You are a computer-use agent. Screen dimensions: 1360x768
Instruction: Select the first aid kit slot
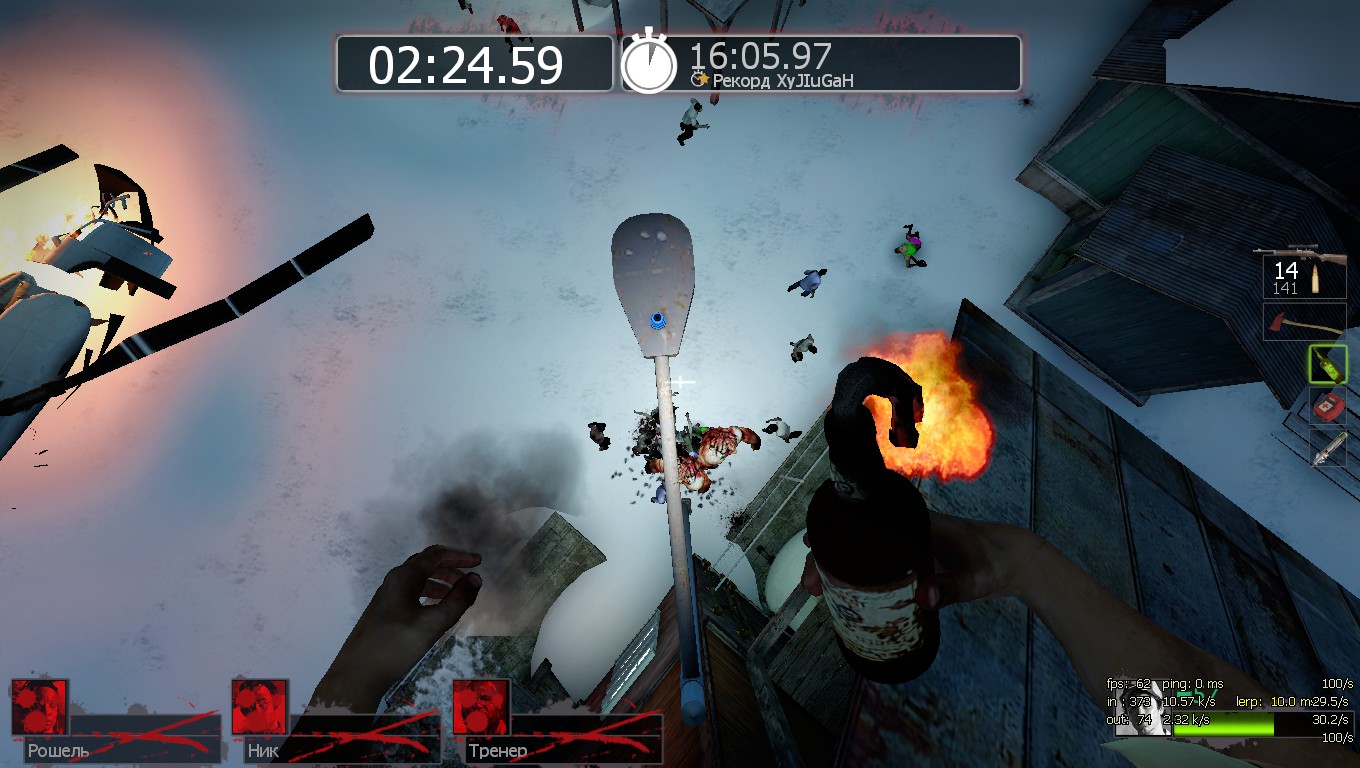pyautogui.click(x=1327, y=407)
